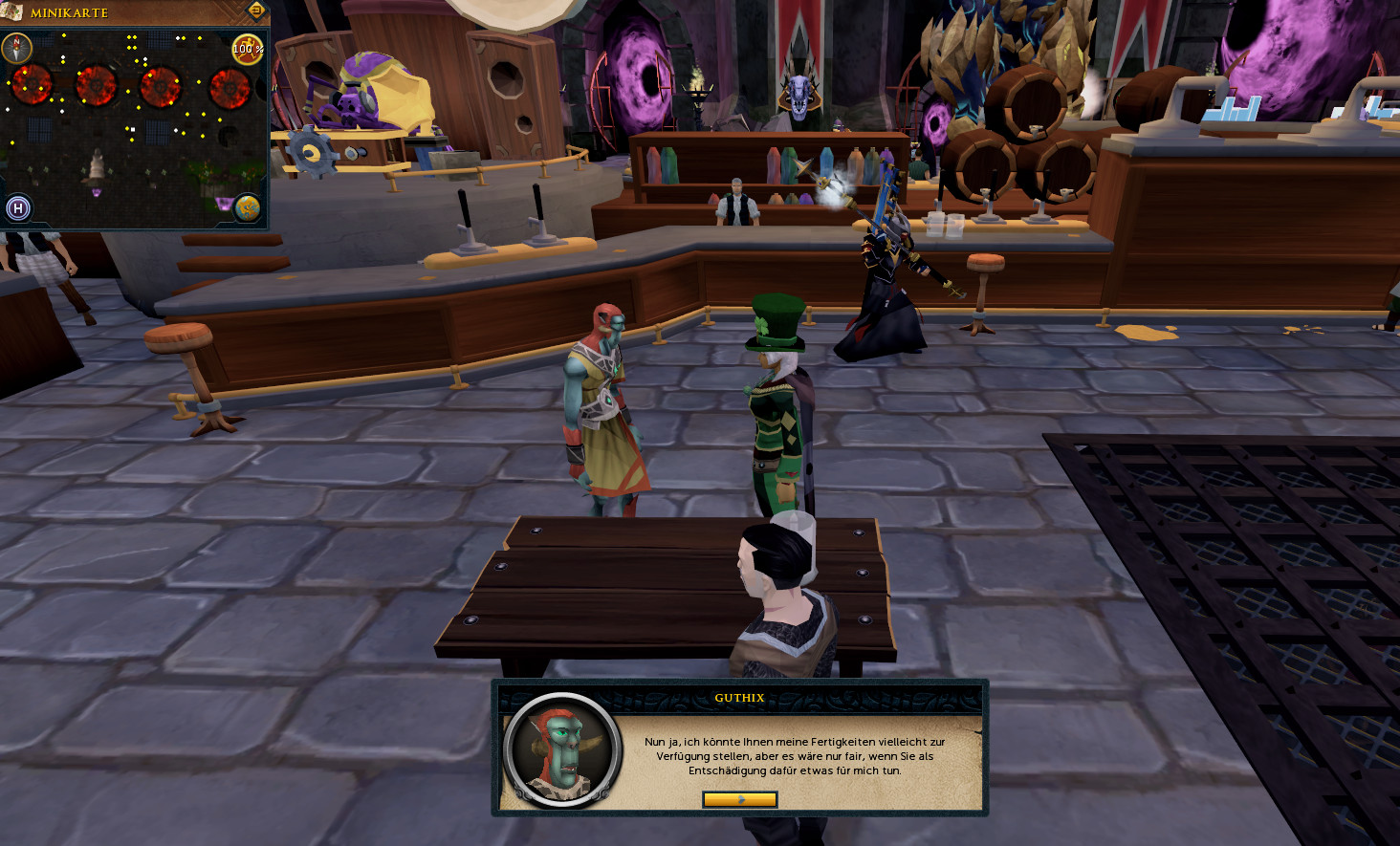Activate the Home Teleport 'H' button
1400x846 pixels.
click(18, 207)
